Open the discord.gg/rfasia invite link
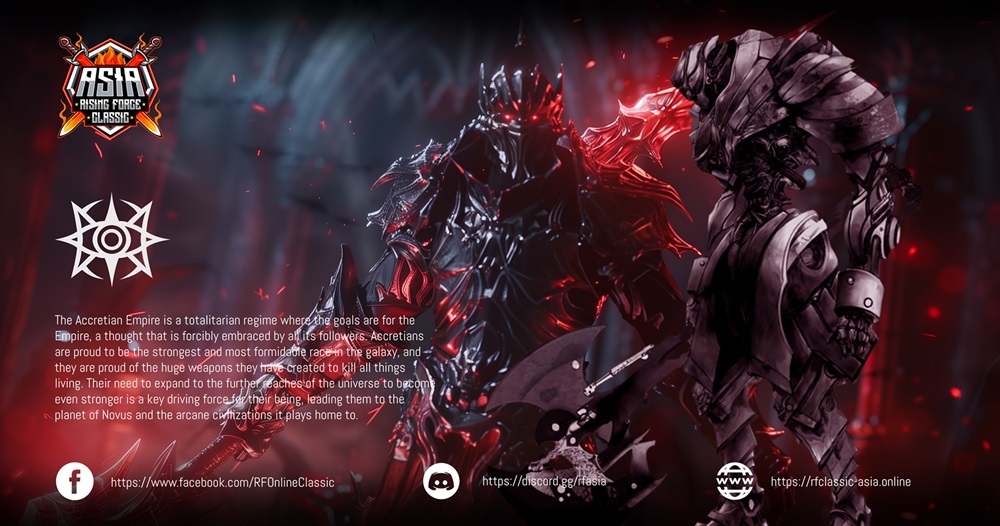Image resolution: width=1000 pixels, height=526 pixels. [544, 481]
